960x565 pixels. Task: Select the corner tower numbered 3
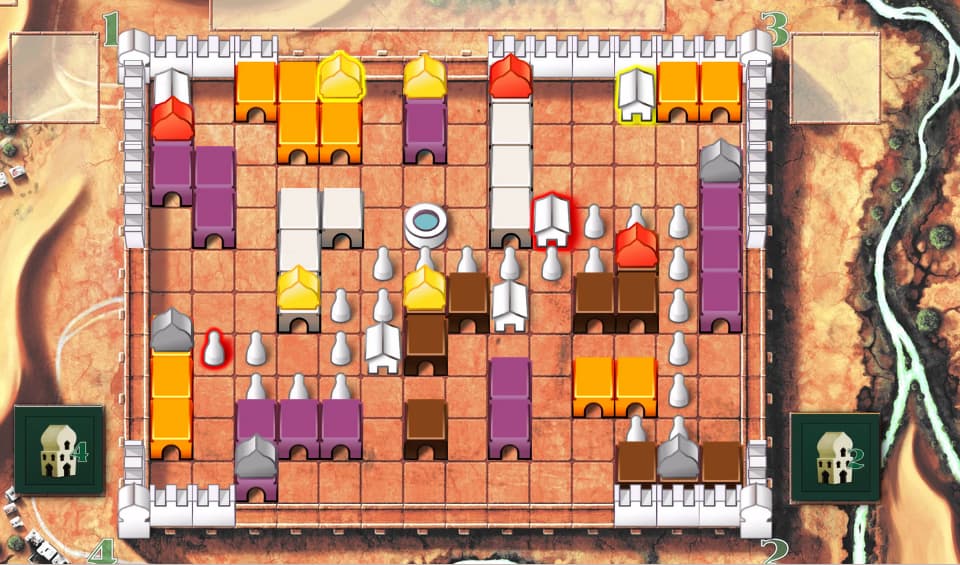pos(756,46)
